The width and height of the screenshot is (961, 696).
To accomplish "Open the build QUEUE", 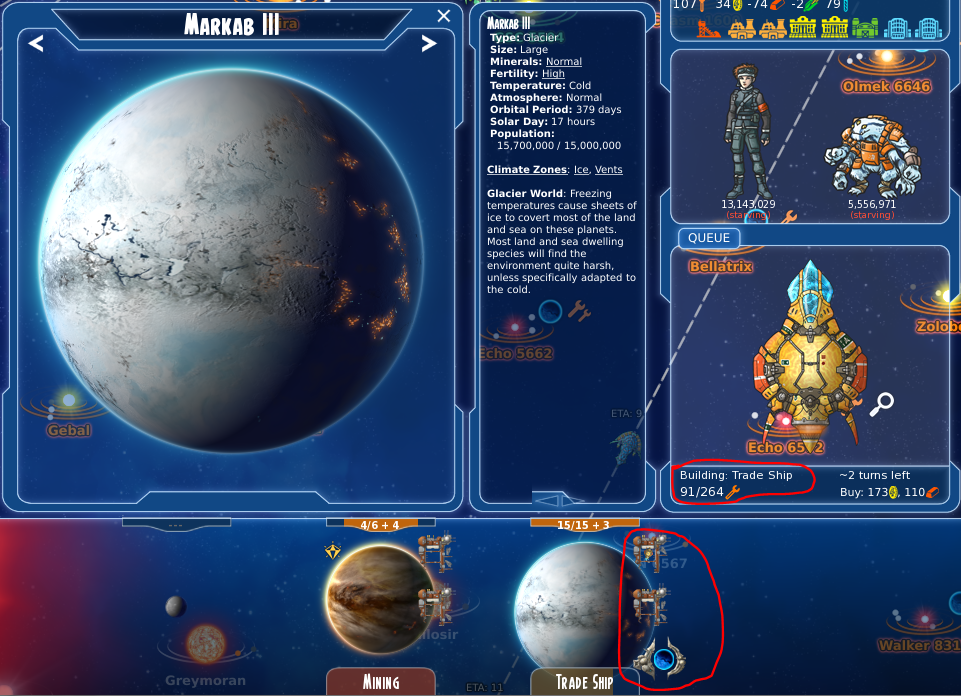I will click(709, 238).
